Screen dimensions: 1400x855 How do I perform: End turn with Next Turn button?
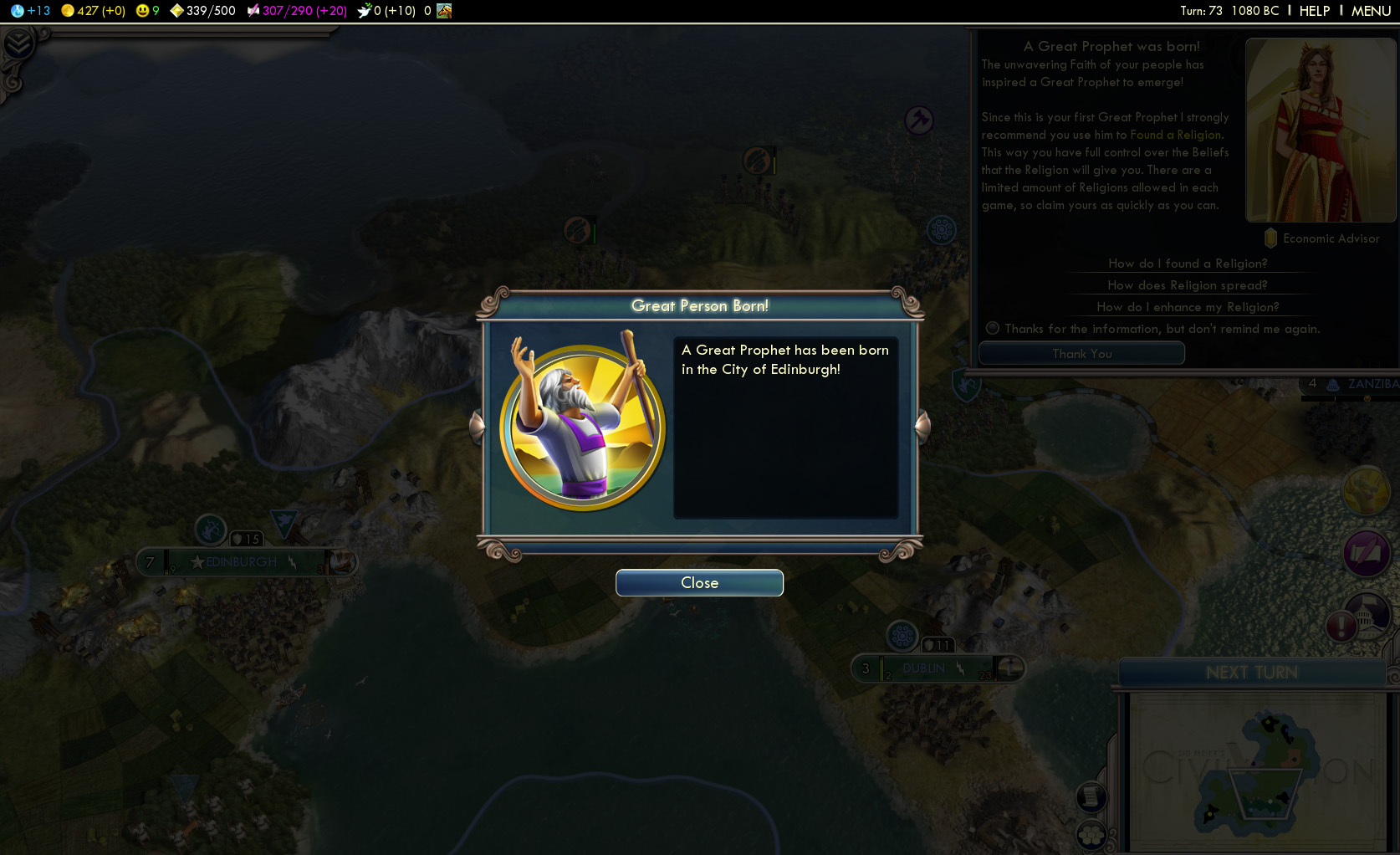(x=1251, y=673)
